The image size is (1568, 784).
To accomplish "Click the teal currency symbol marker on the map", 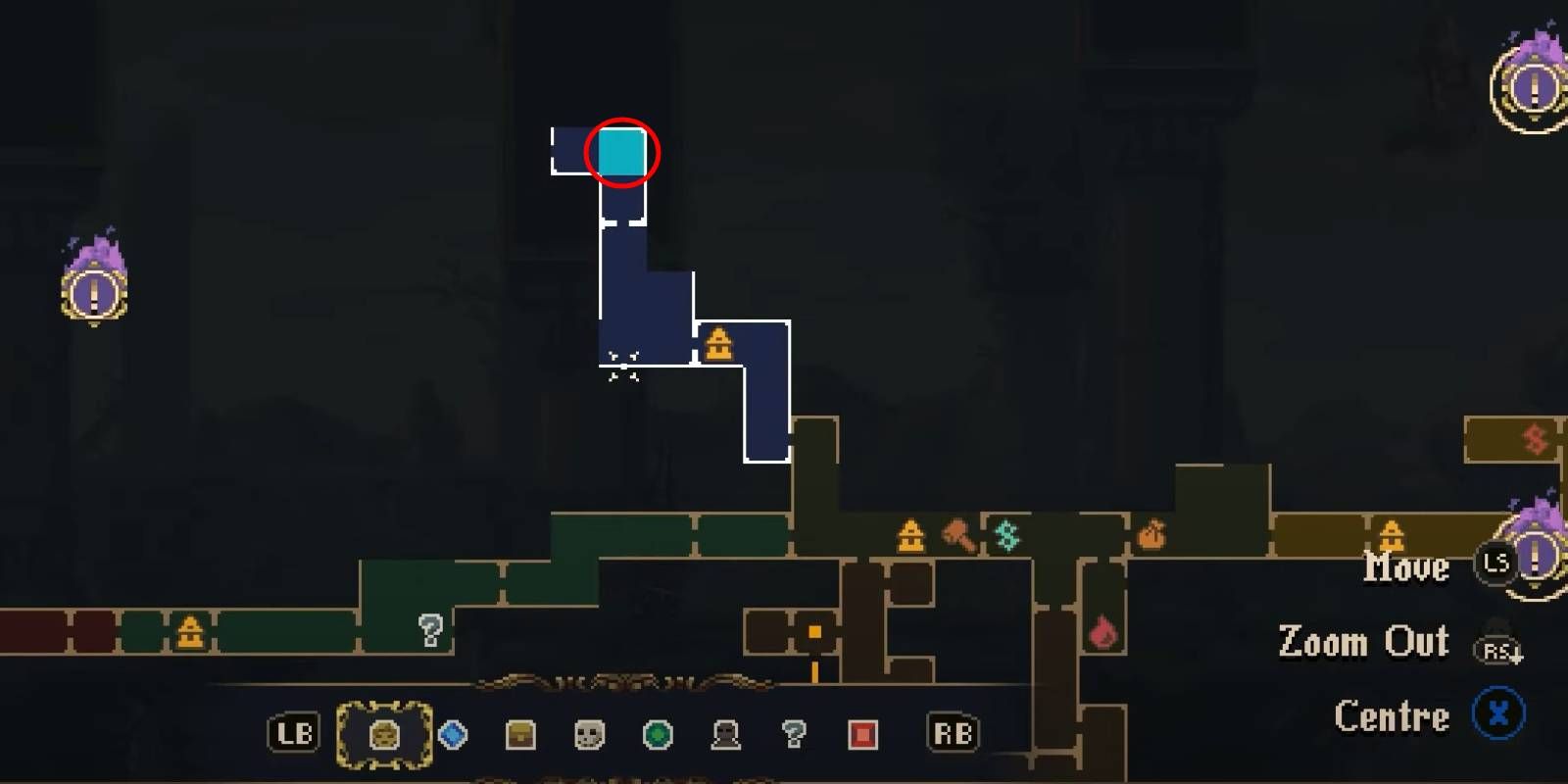I will click(x=1006, y=536).
